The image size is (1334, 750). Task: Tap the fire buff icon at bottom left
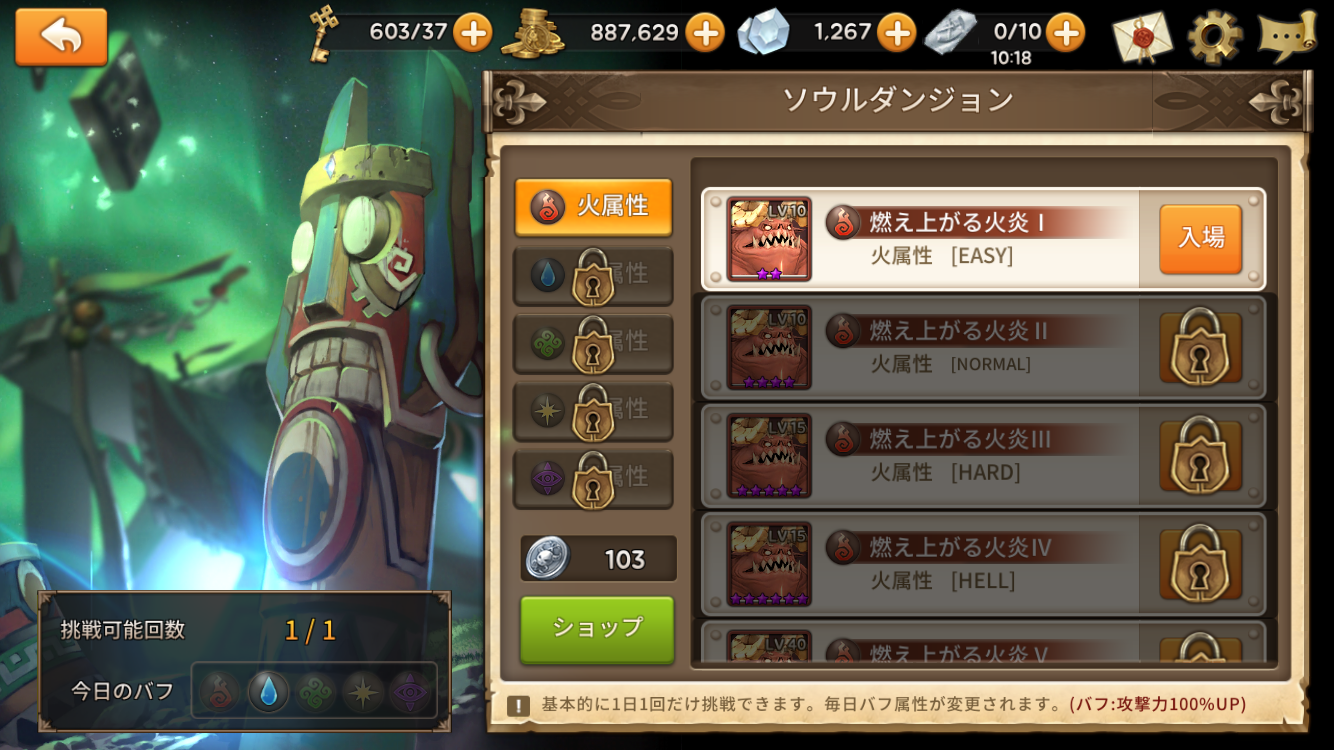pos(219,689)
